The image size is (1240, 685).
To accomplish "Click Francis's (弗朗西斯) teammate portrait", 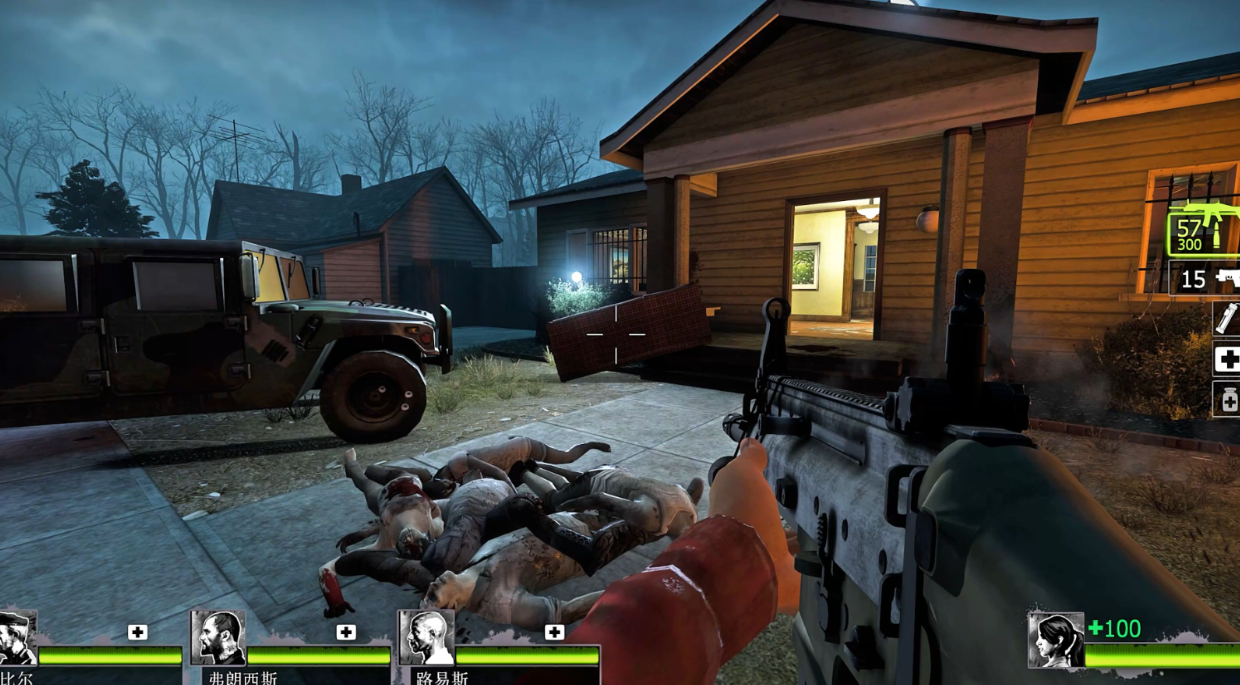I will point(217,638).
